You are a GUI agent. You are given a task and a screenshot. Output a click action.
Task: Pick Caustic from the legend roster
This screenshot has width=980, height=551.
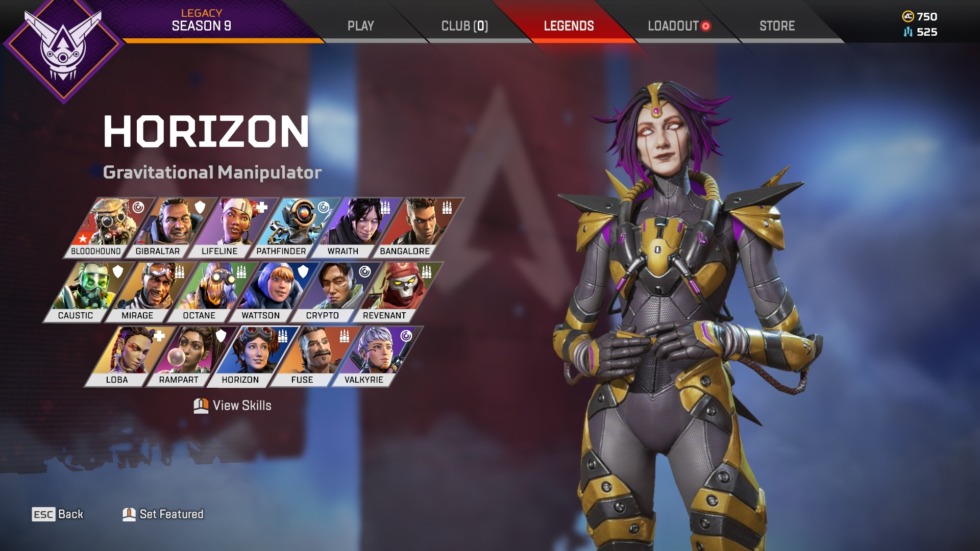click(80, 290)
